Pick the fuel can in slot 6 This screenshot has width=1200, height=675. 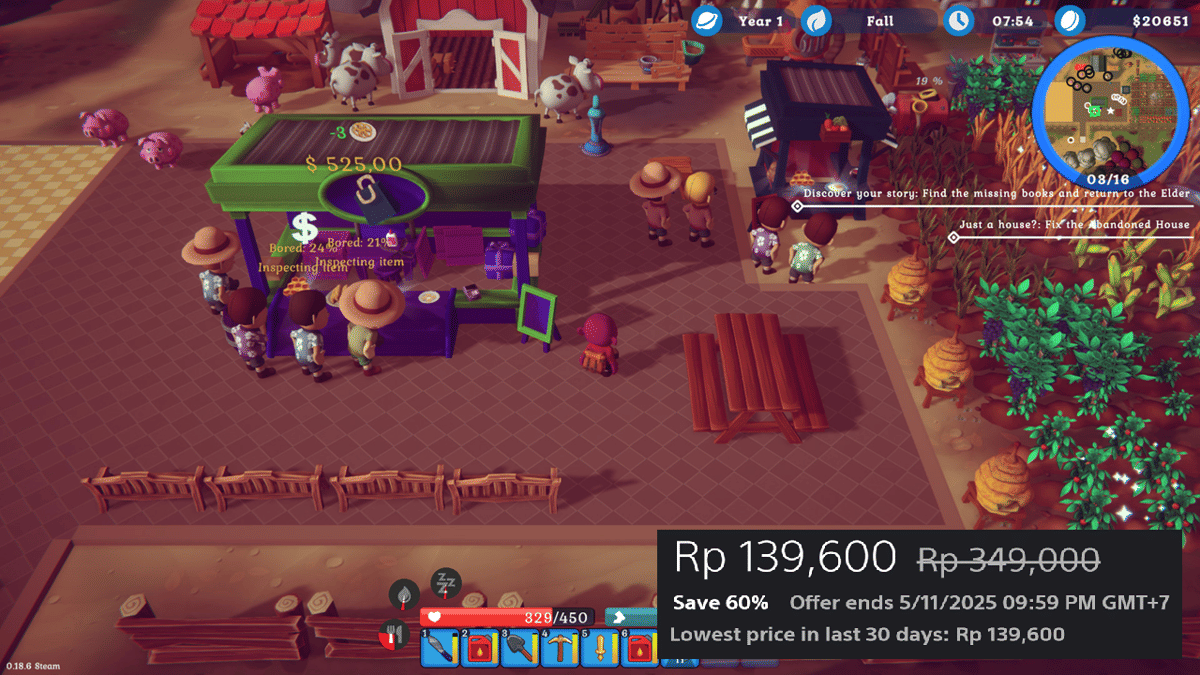coord(639,649)
